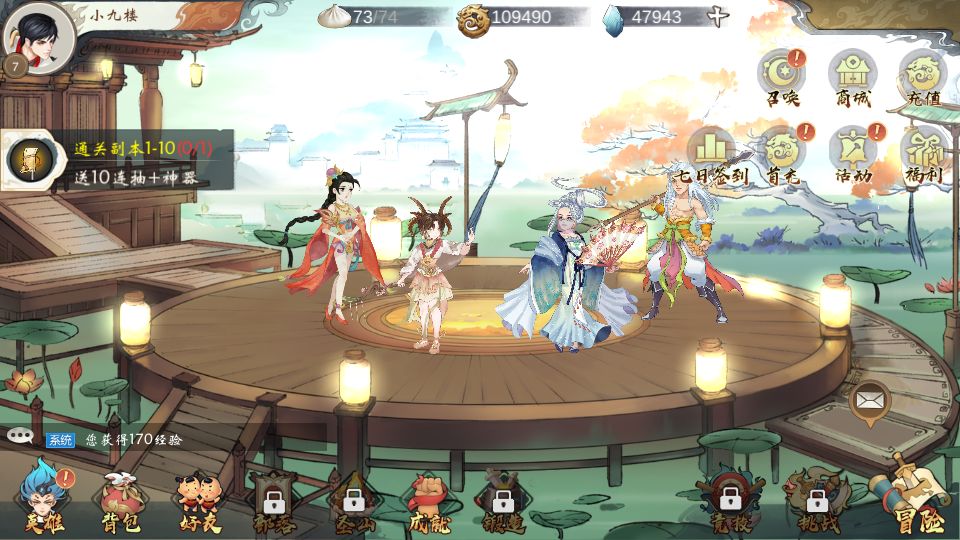Open the 首充 first recharge offer

click(x=782, y=155)
